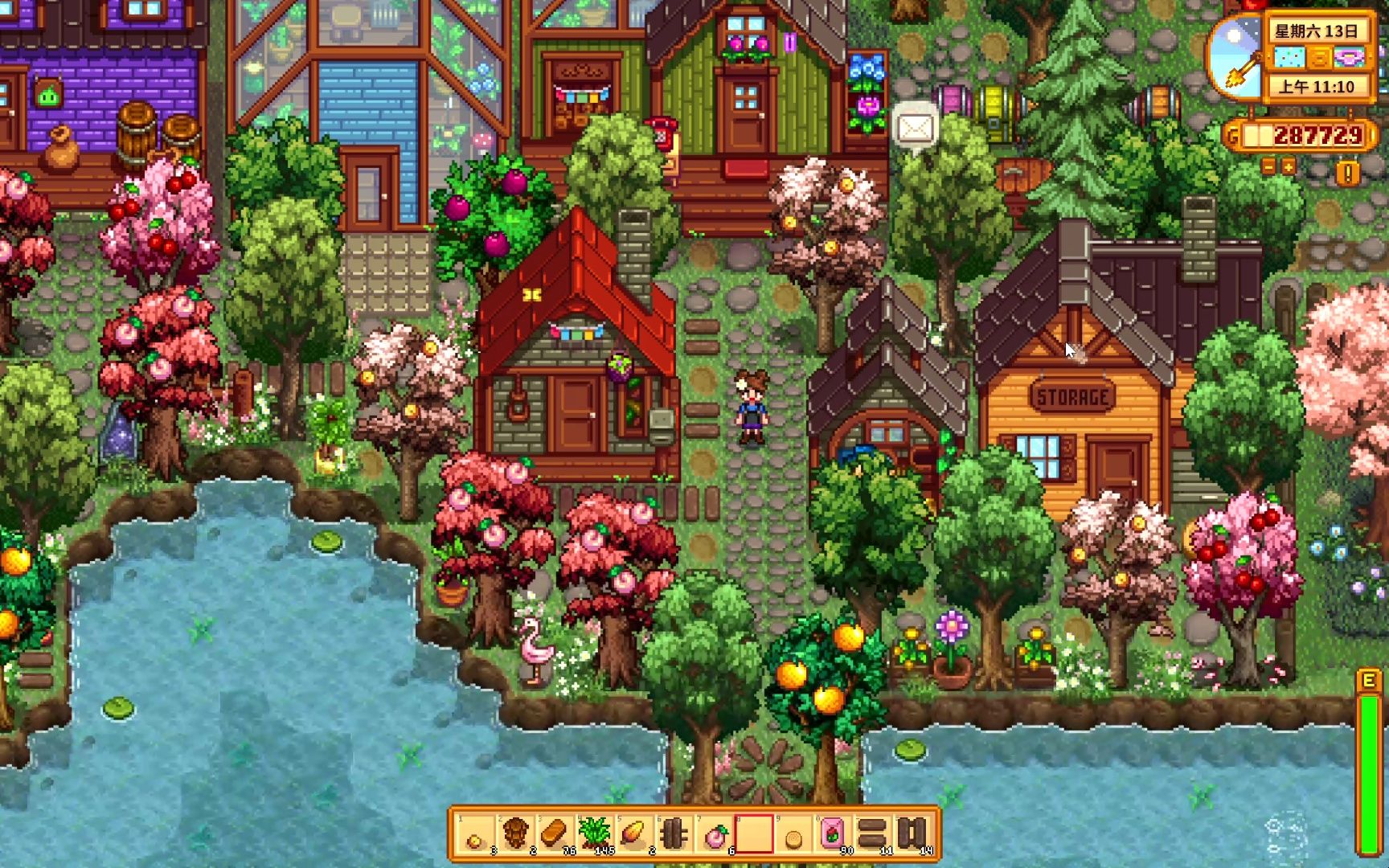Zoom in with the plus button
This screenshot has width=1389, height=868.
[x=1289, y=166]
